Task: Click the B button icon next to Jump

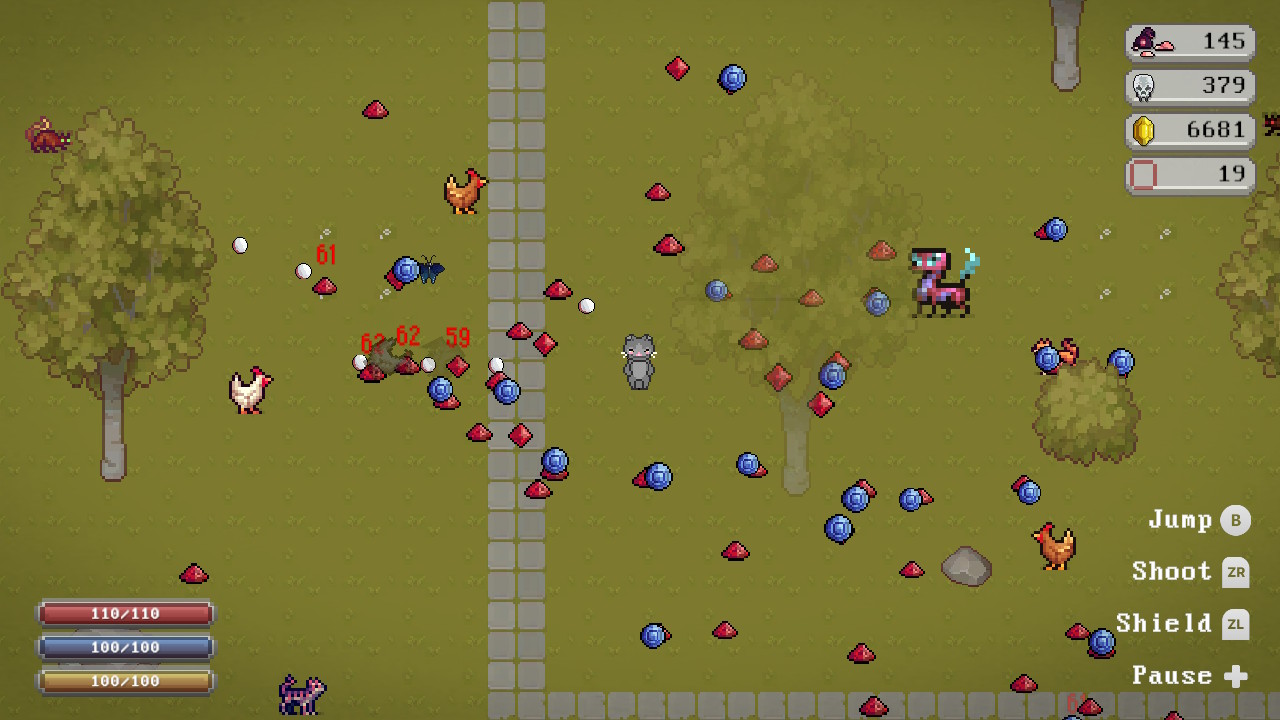Action: click(1237, 520)
